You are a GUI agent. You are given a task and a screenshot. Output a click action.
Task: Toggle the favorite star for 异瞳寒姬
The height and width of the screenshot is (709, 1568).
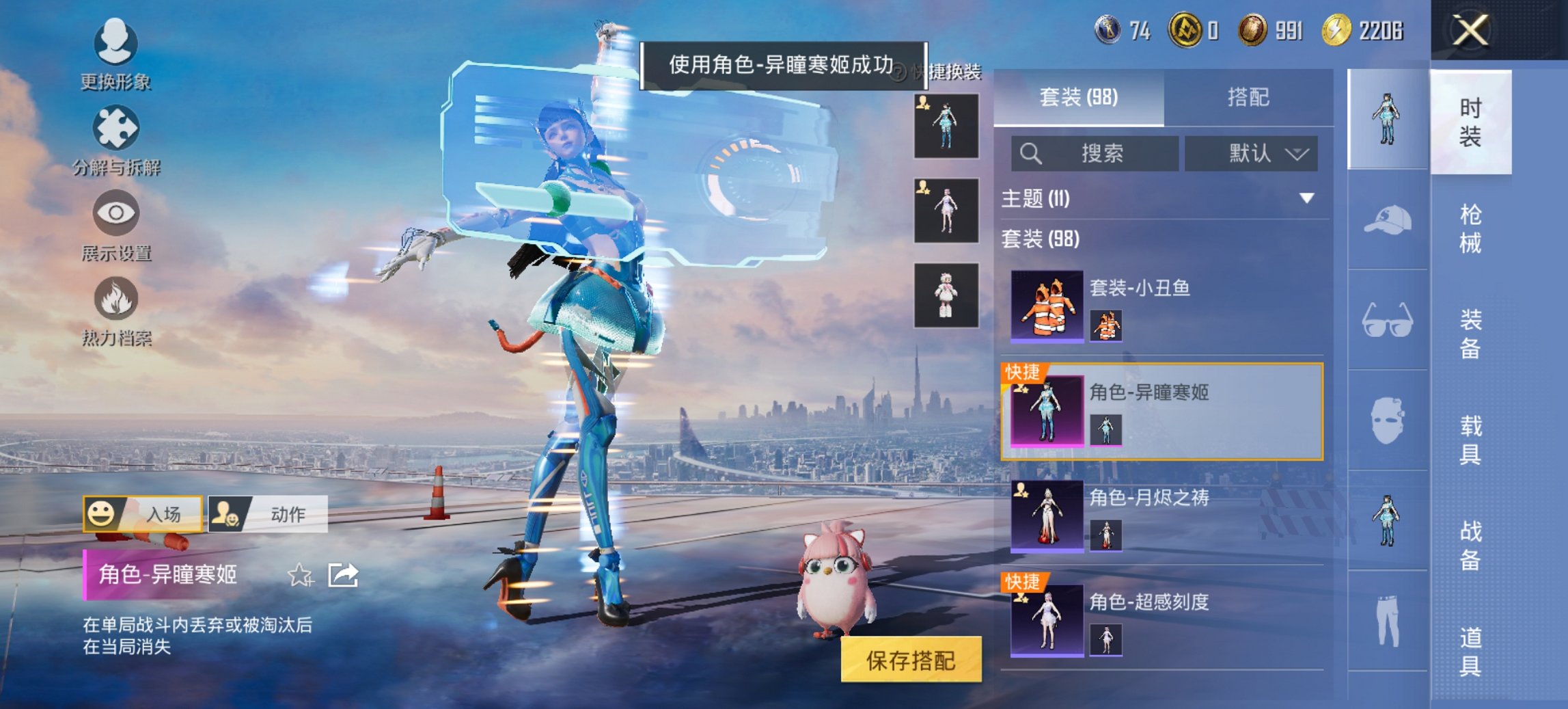click(x=299, y=575)
